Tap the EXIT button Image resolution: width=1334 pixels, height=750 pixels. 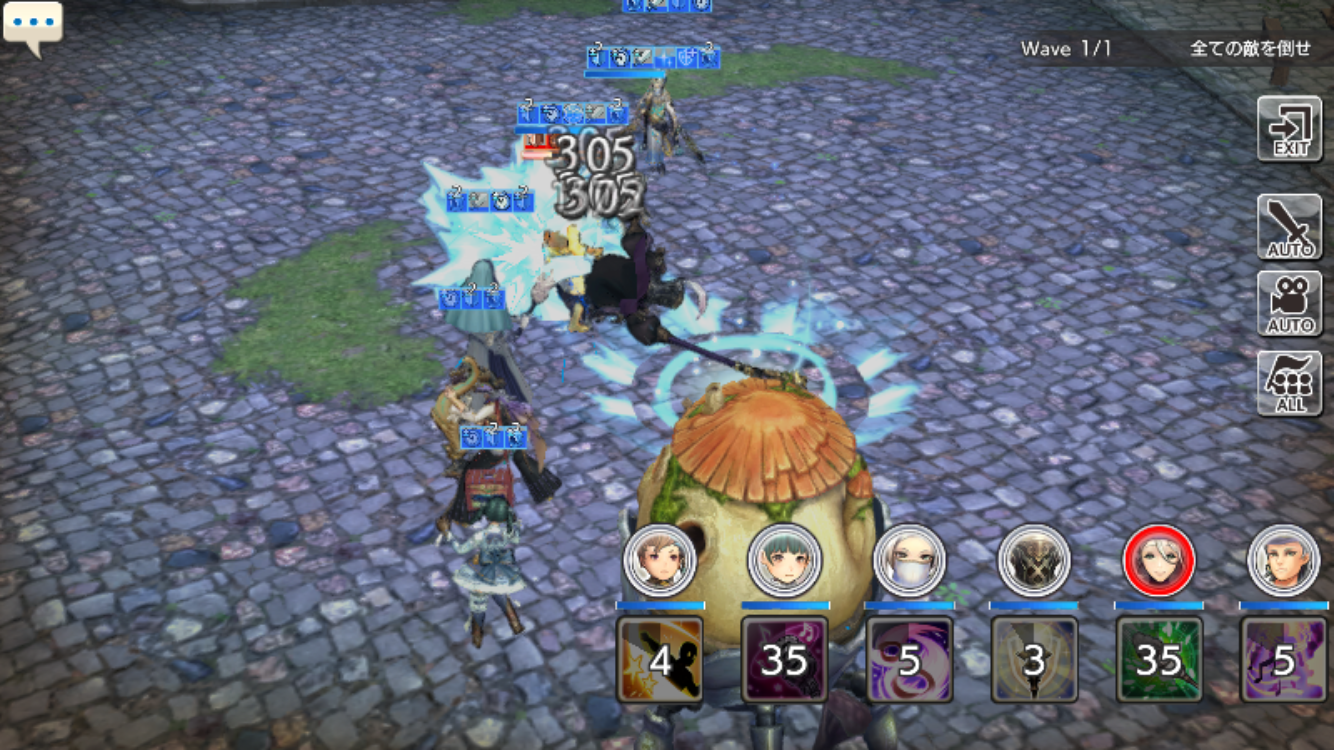(1290, 129)
